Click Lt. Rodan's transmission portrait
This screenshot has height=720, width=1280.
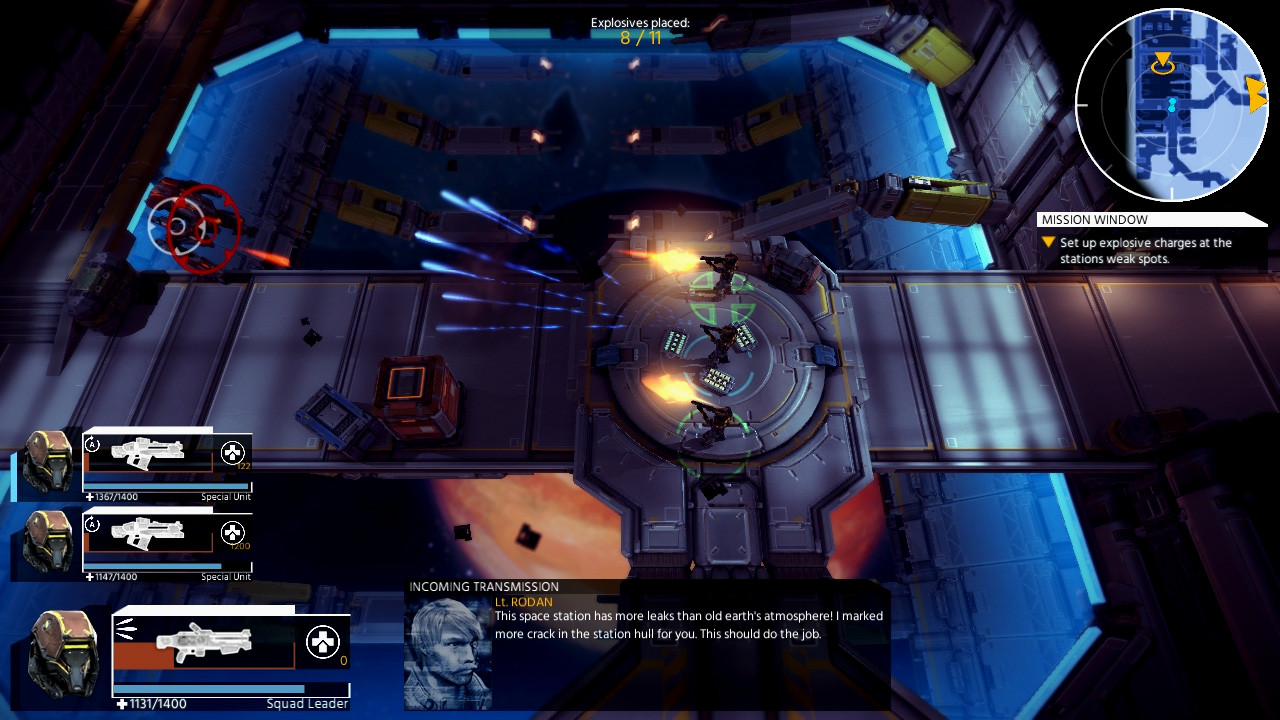coord(447,652)
